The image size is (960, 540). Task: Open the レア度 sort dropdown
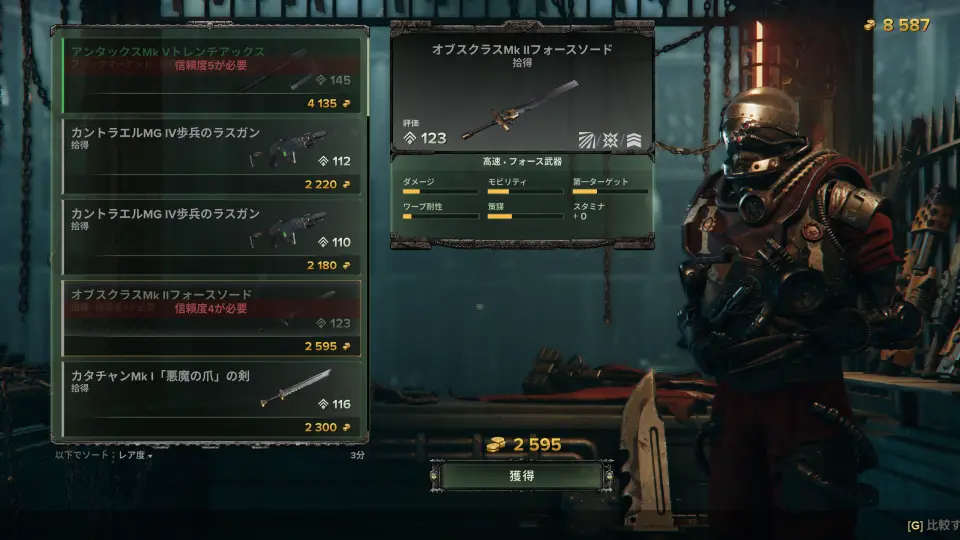pyautogui.click(x=131, y=456)
